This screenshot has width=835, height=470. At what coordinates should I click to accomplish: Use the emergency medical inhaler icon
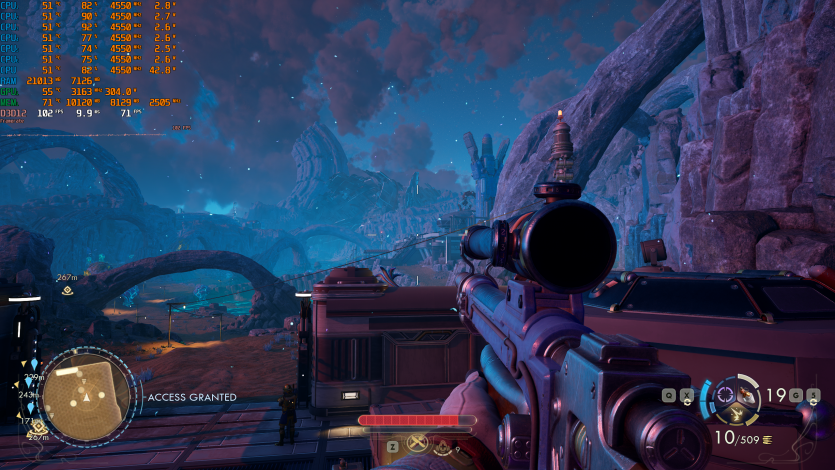point(442,447)
